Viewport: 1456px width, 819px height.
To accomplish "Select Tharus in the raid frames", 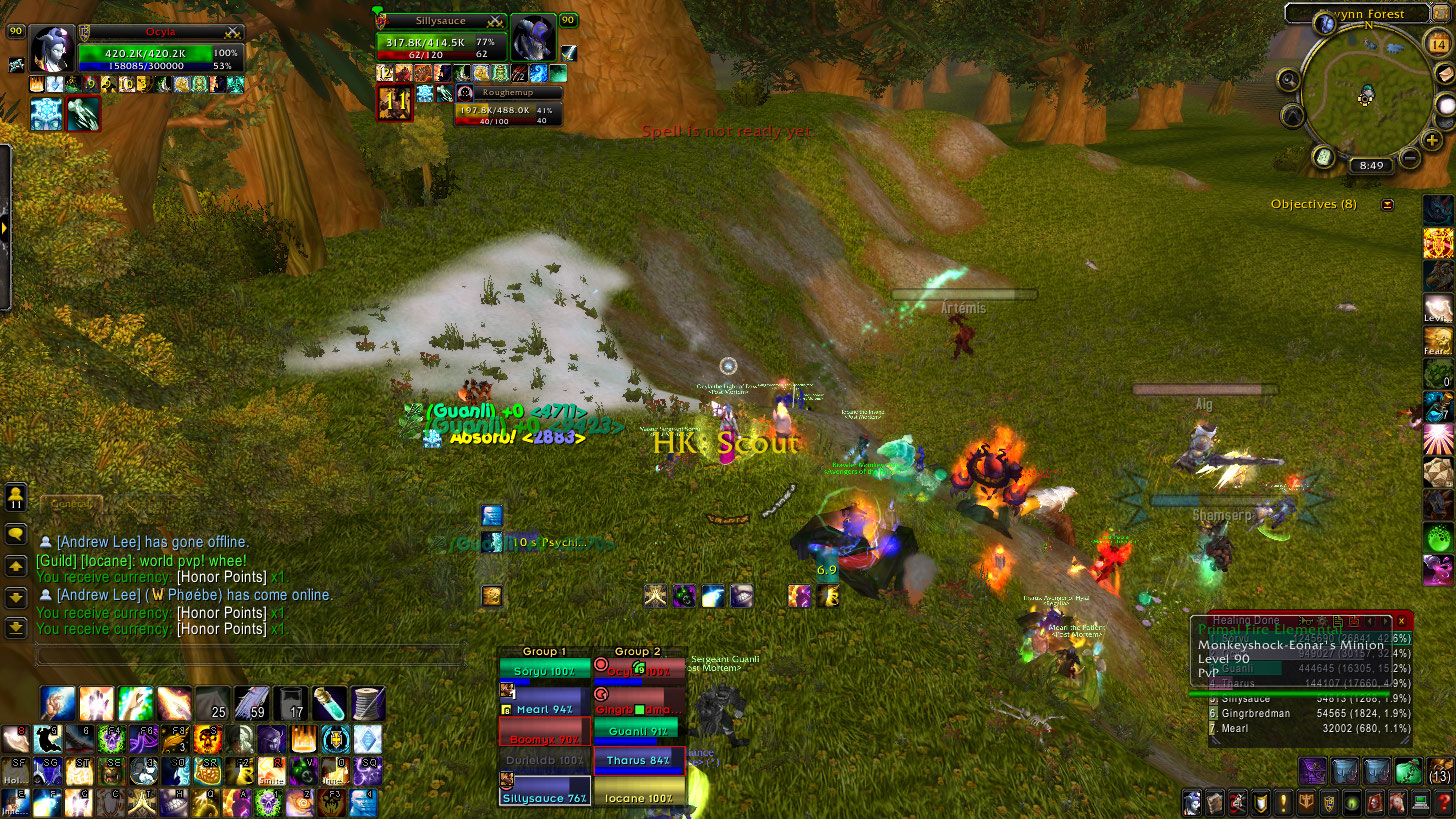I will click(640, 760).
